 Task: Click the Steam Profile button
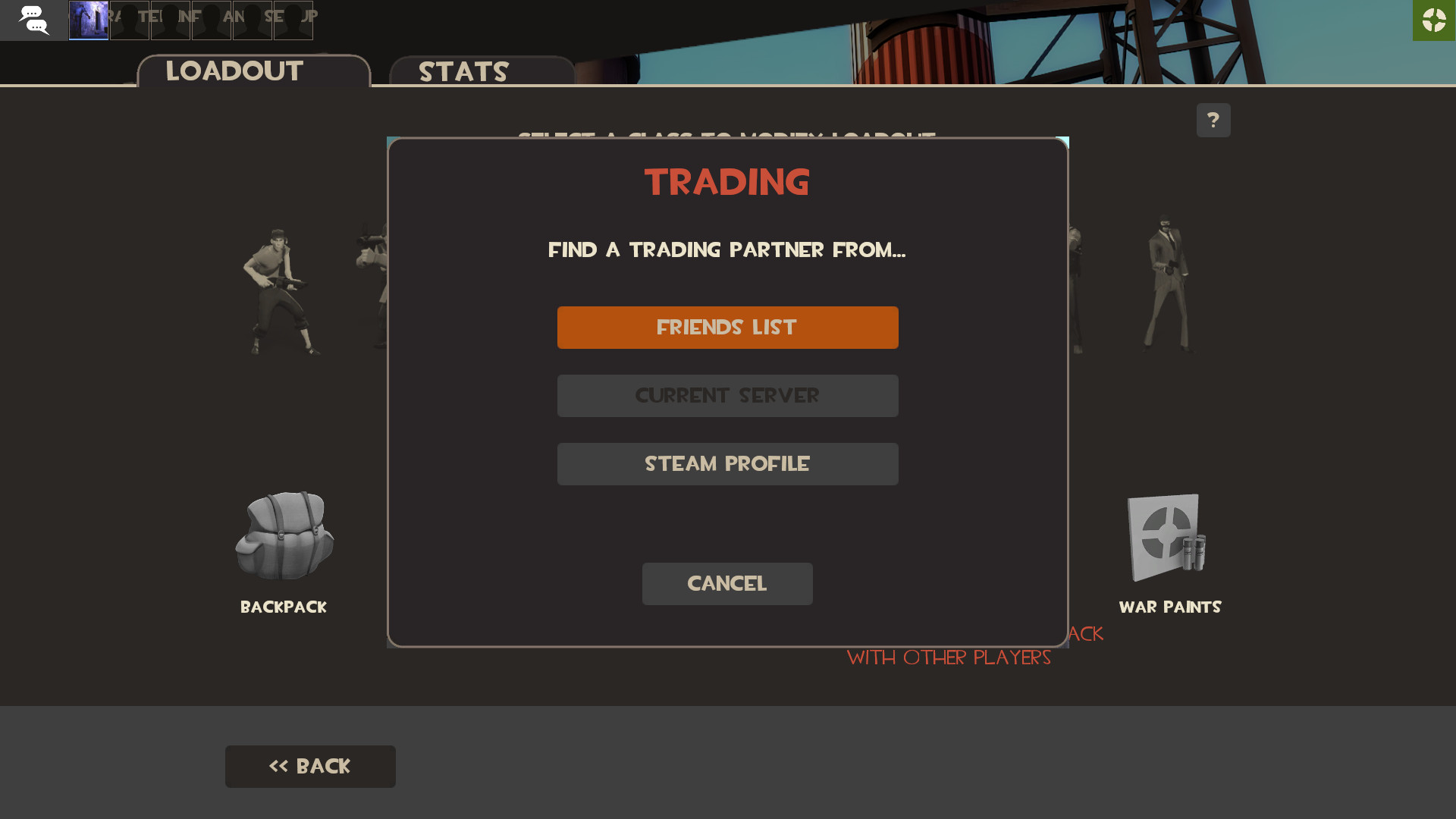coord(726,463)
